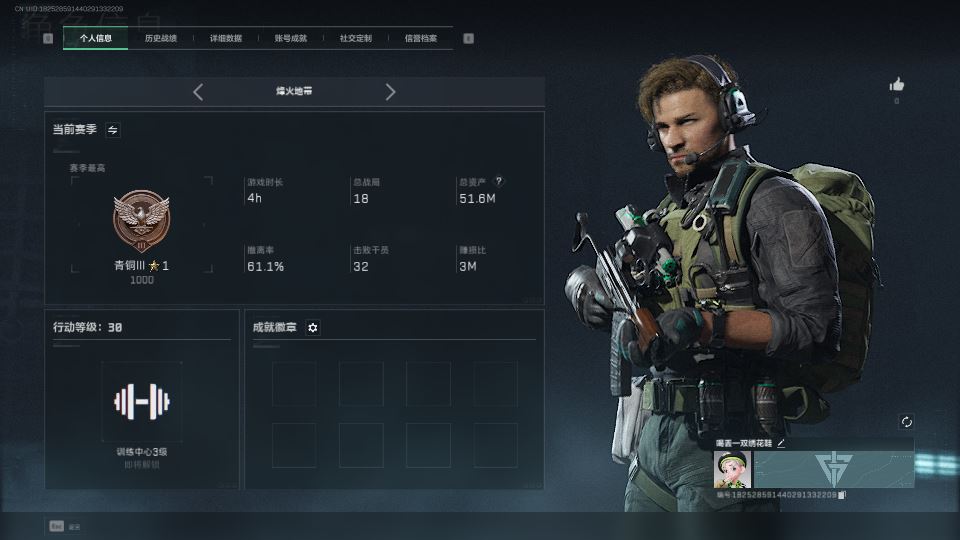Open the player avatar portrait
960x540 pixels.
[732, 469]
